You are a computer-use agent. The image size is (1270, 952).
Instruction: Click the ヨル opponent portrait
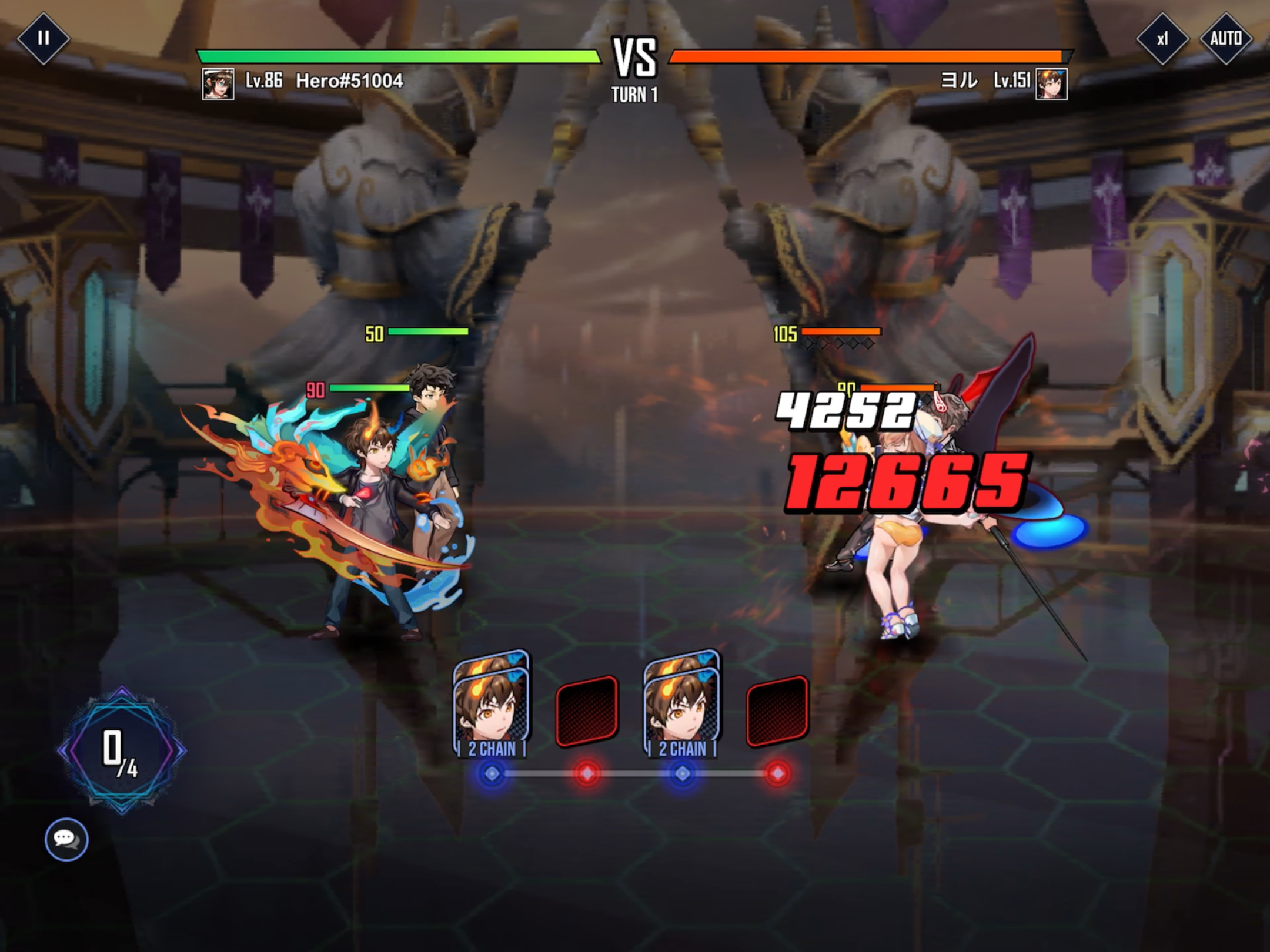point(1051,83)
